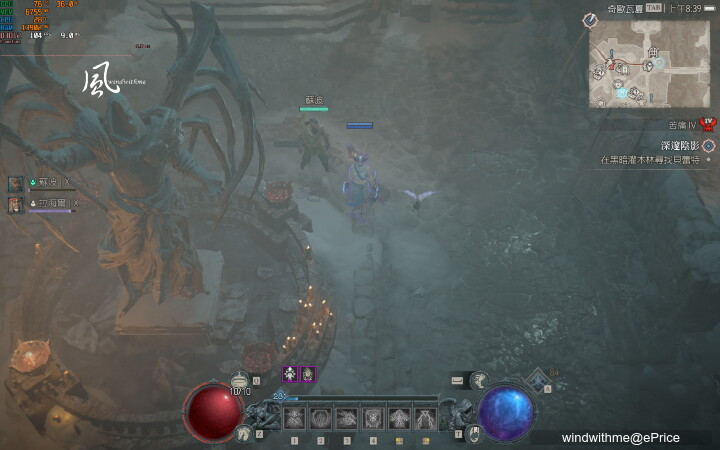Activate the skill slot bound to key 4
Image resolution: width=720 pixels, height=450 pixels.
tap(373, 418)
